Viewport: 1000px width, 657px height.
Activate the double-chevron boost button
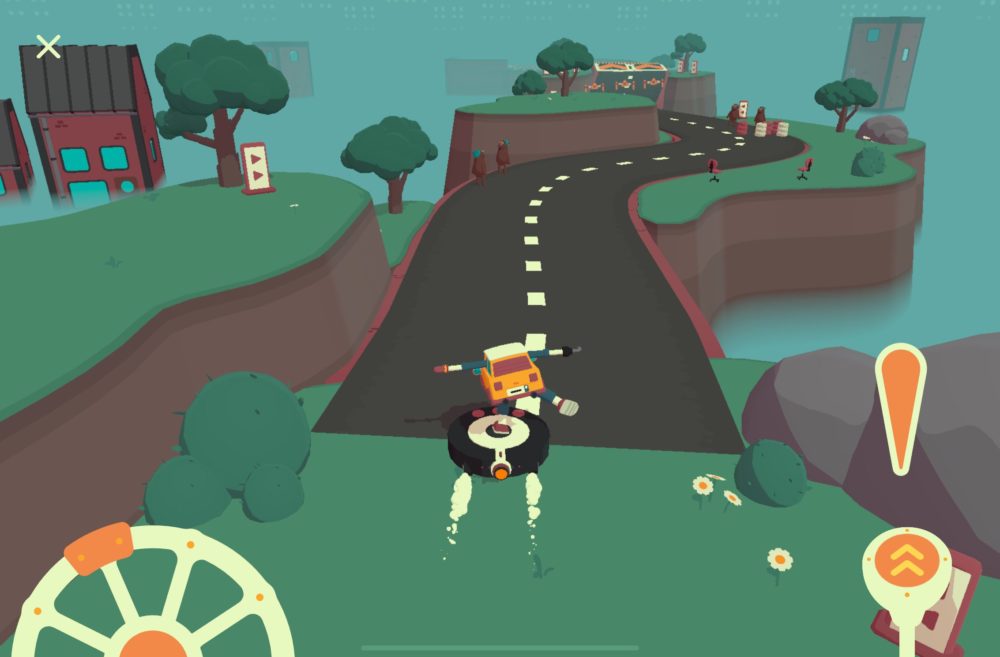point(906,563)
